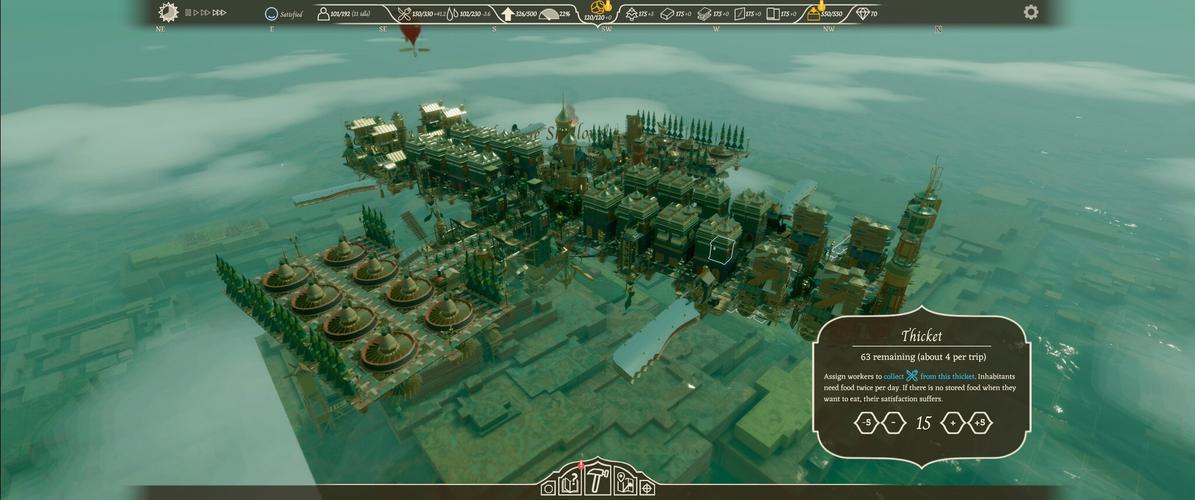Add five workers to the thicket
This screenshot has height=500, width=1195.
(981, 423)
